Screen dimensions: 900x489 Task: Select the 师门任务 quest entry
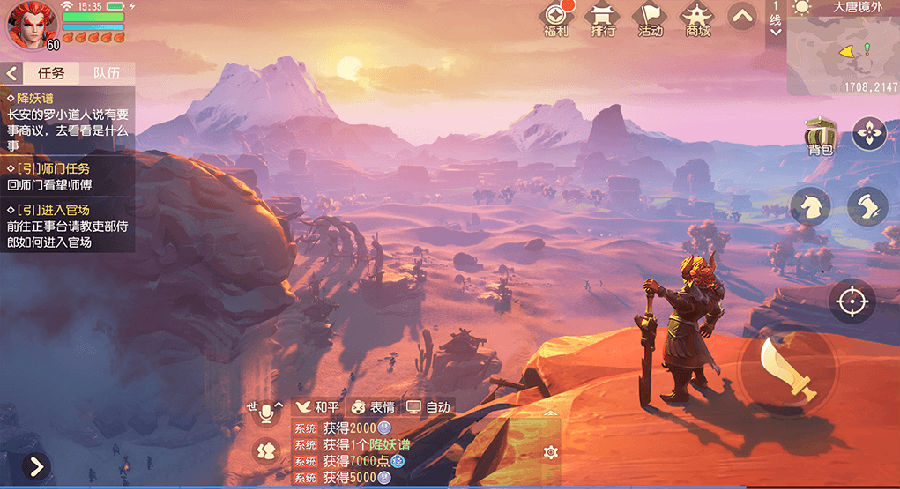[68, 177]
